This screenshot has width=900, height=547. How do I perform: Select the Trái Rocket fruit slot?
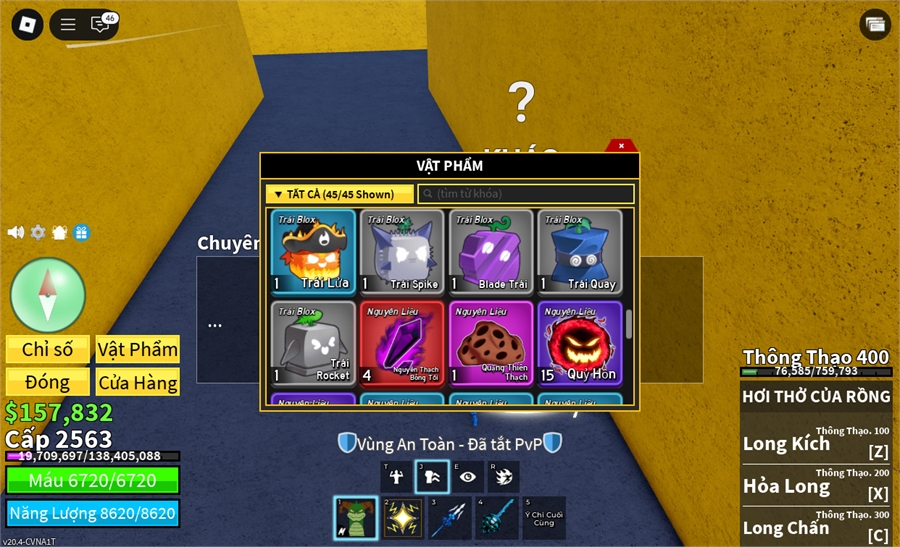[313, 344]
